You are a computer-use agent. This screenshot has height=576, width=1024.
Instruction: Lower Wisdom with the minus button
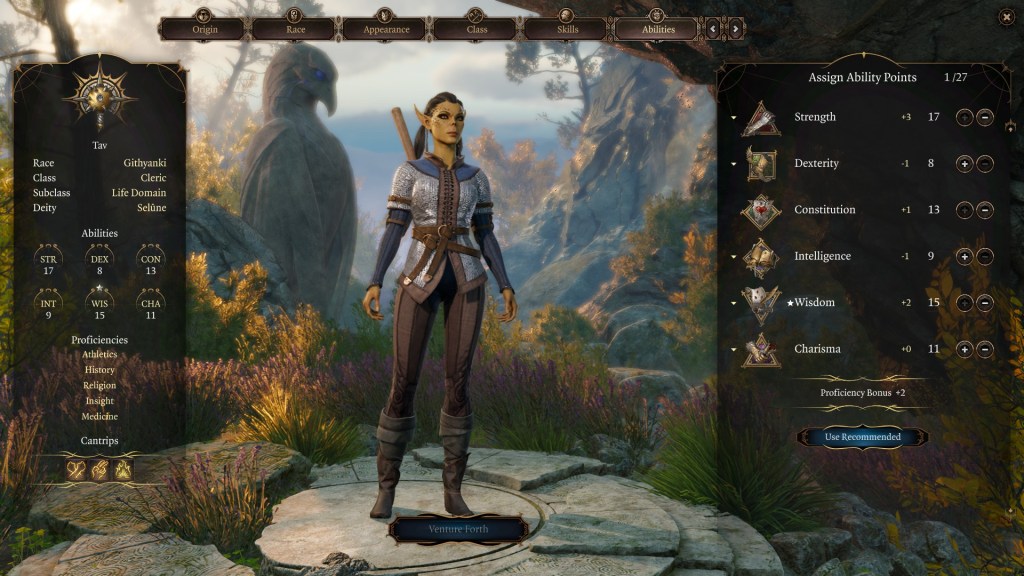[985, 303]
